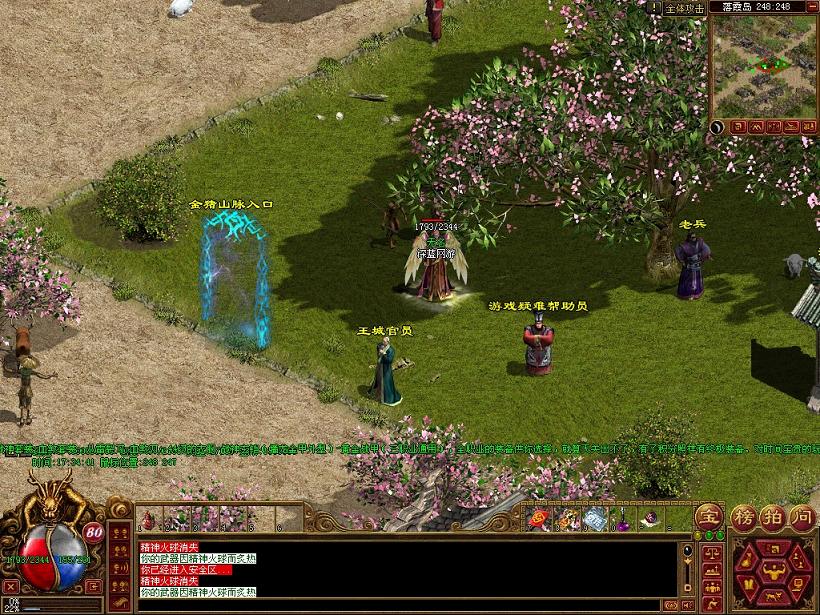Open the 问 help button
Viewport: 820px width, 615px height.
tap(802, 518)
